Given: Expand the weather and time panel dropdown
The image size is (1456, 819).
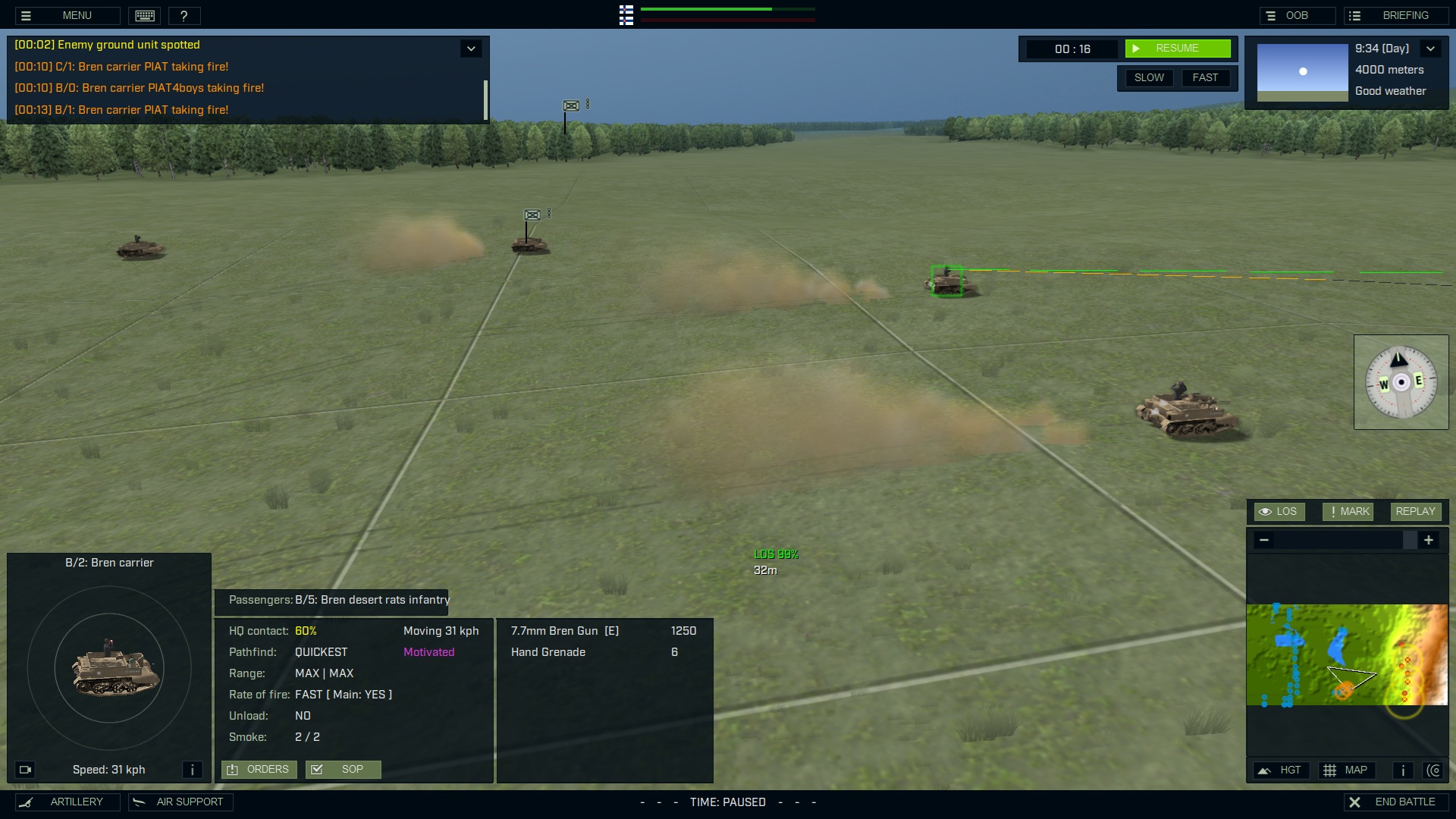Looking at the screenshot, I should (1430, 49).
